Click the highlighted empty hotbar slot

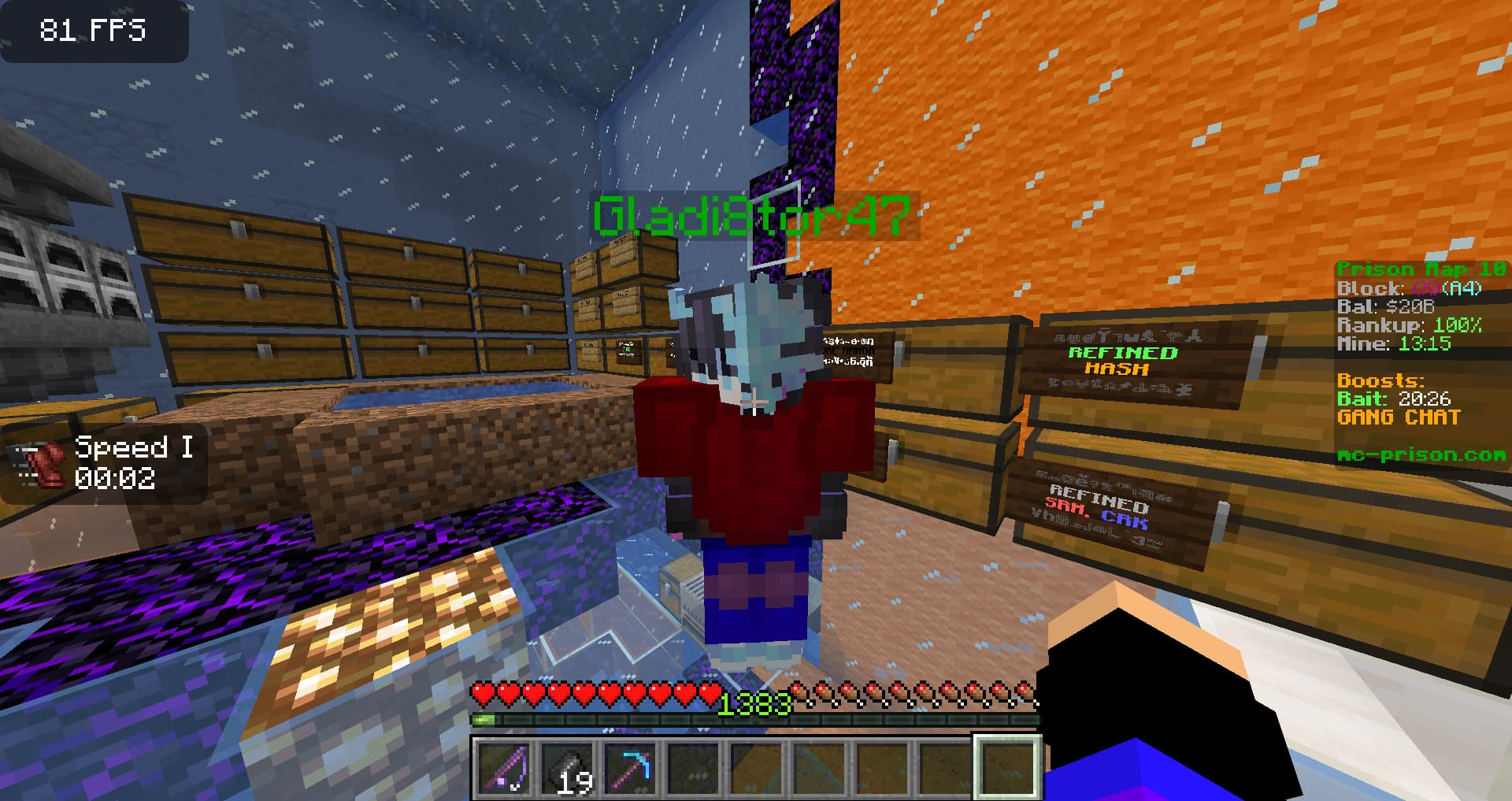point(1008,767)
